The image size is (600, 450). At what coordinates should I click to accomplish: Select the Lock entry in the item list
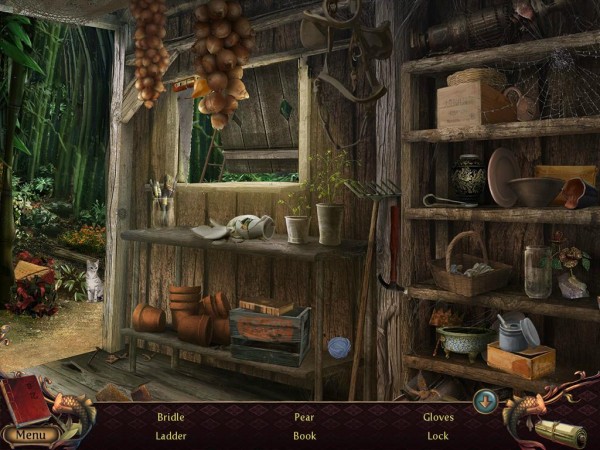[438, 436]
